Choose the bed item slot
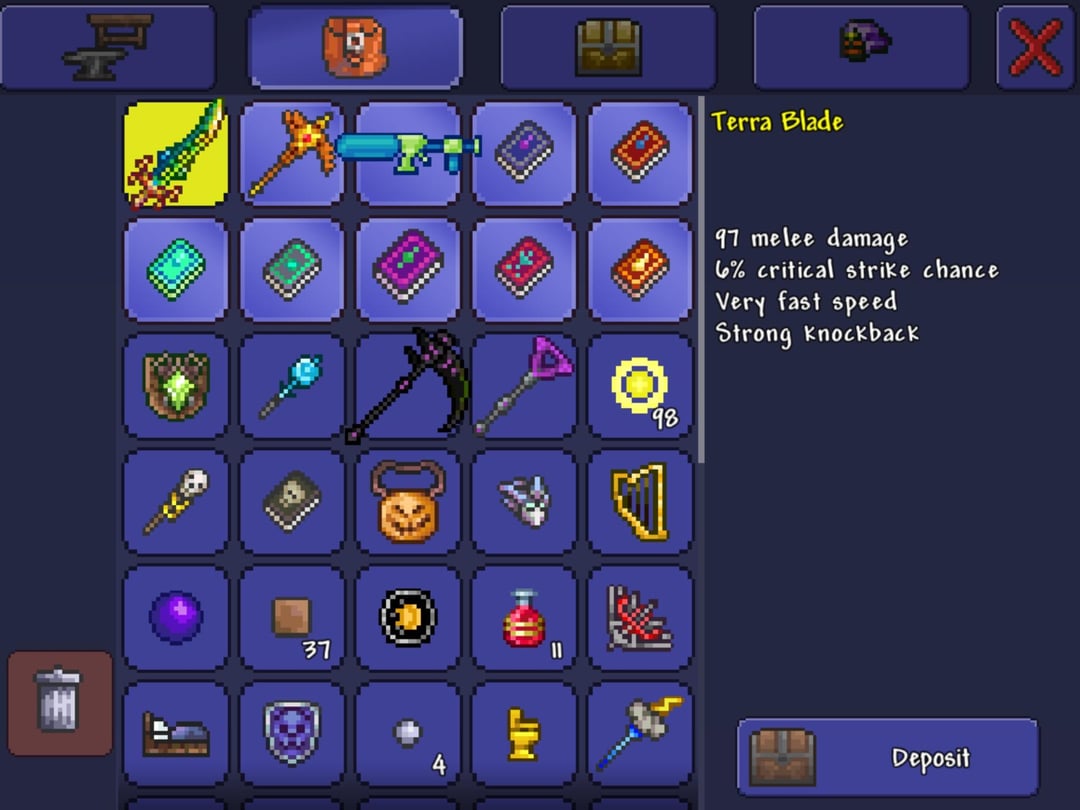 (x=176, y=734)
